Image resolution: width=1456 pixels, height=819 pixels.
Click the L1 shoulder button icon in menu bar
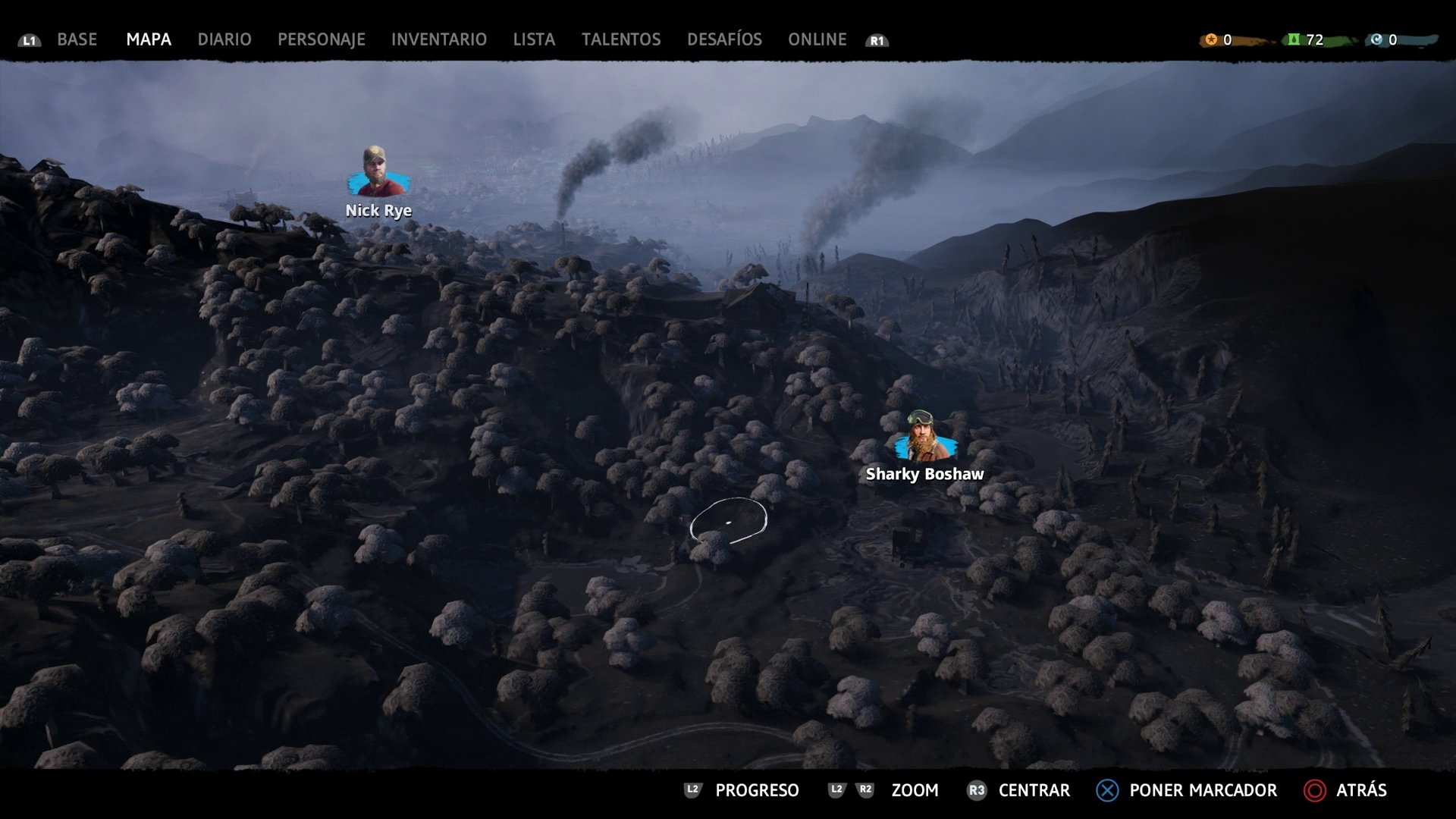tap(29, 40)
